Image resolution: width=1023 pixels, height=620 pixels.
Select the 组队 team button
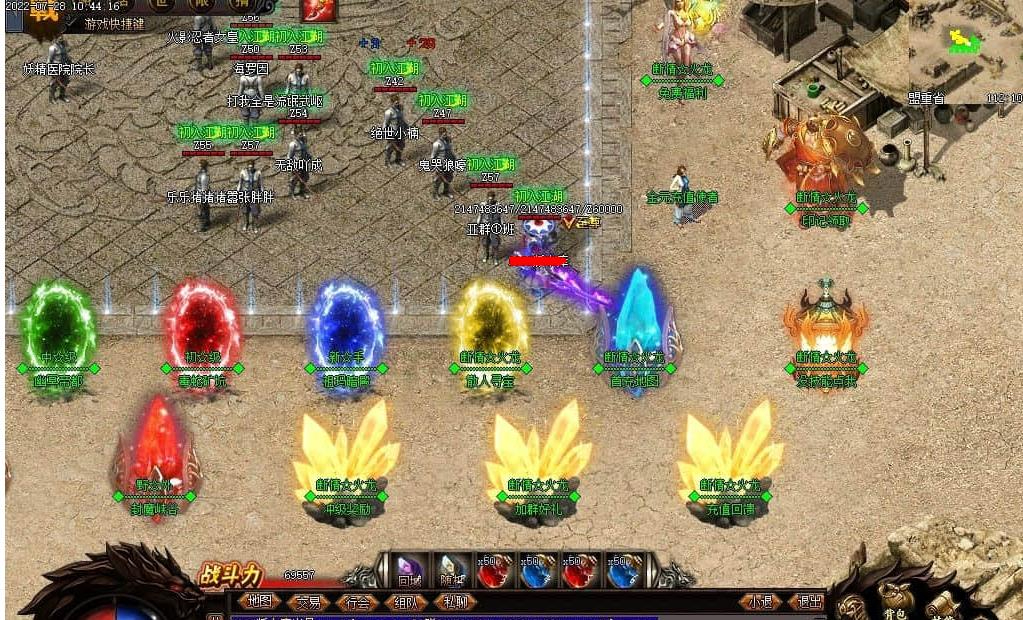(406, 602)
